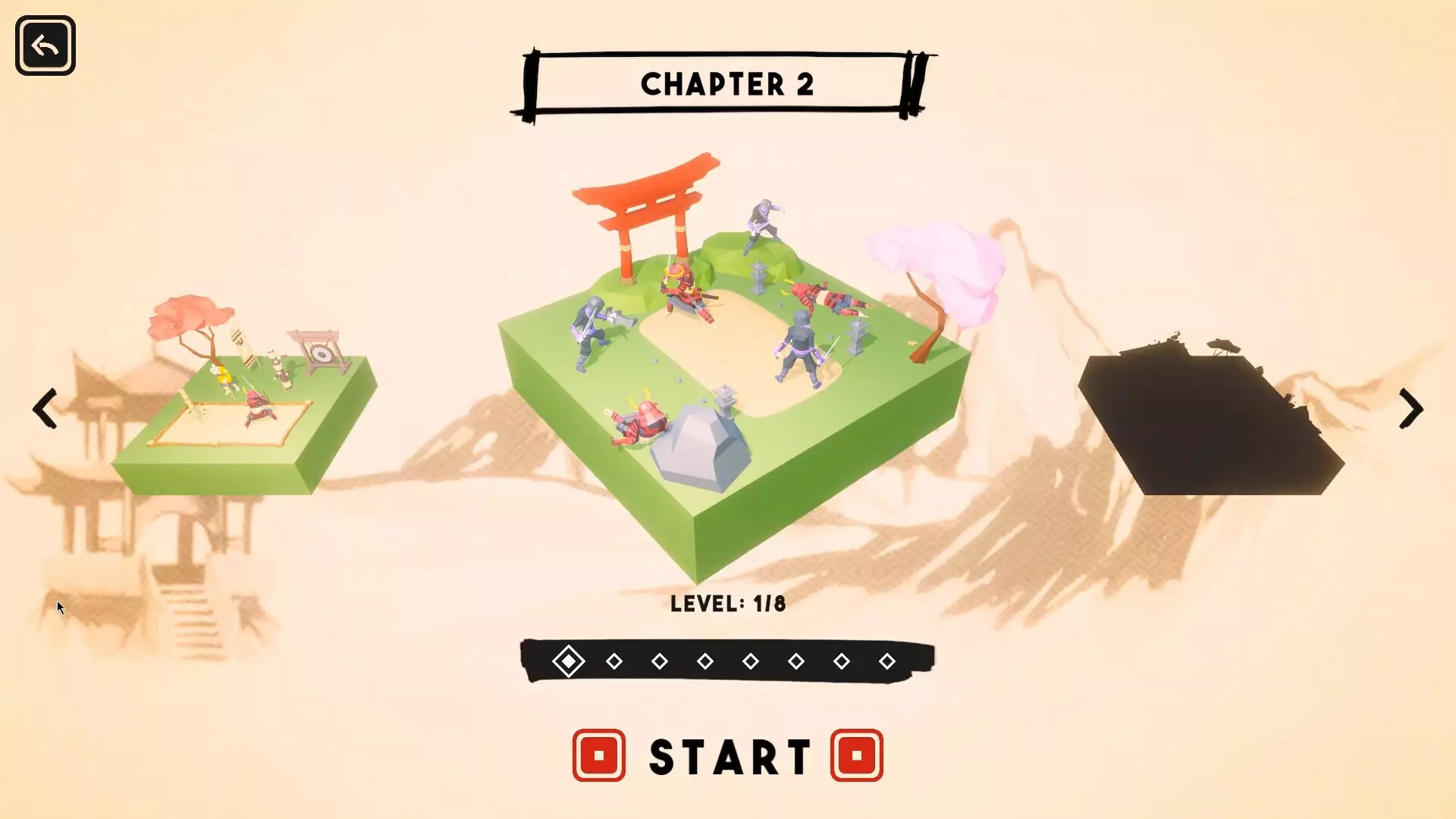
Task: Select the last diamond marker on the progress strip
Action: coord(887,661)
